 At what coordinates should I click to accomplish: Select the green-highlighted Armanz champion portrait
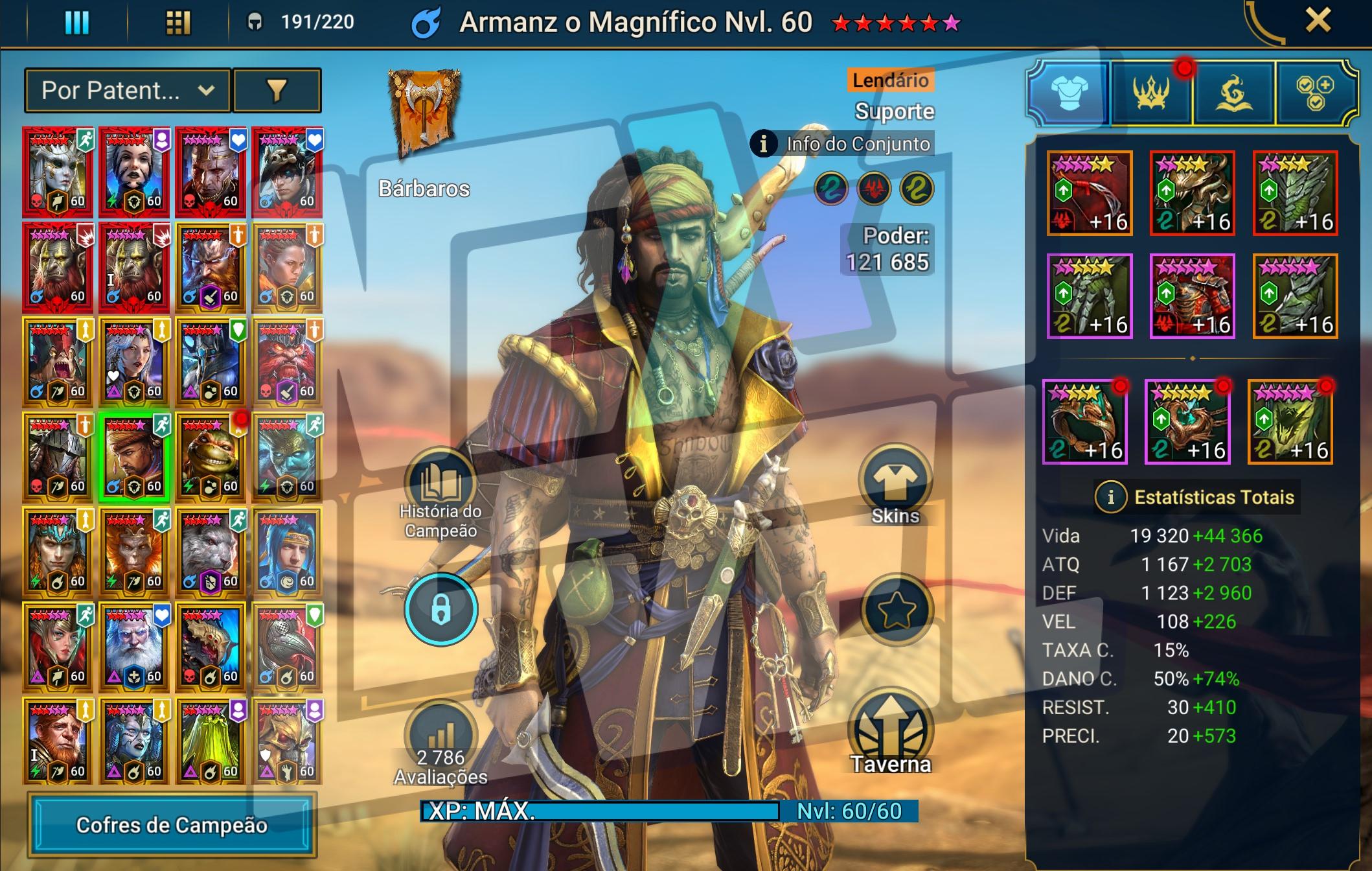click(134, 457)
